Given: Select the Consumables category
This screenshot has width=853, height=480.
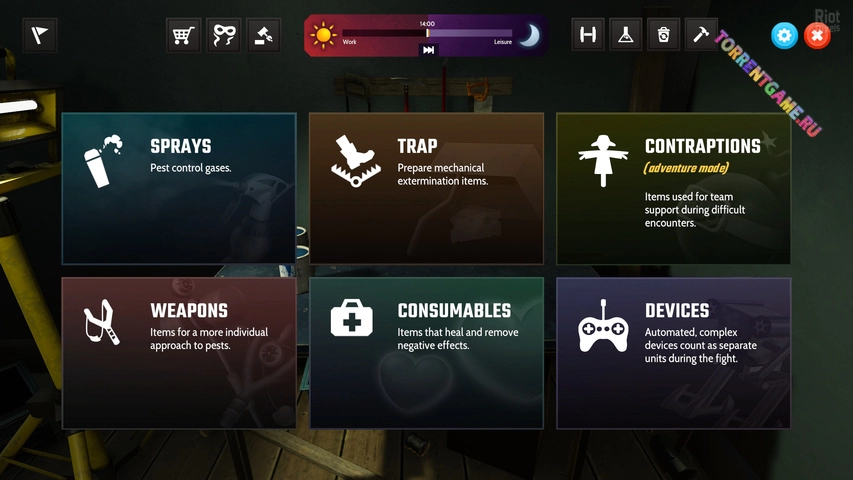Looking at the screenshot, I should click(426, 353).
